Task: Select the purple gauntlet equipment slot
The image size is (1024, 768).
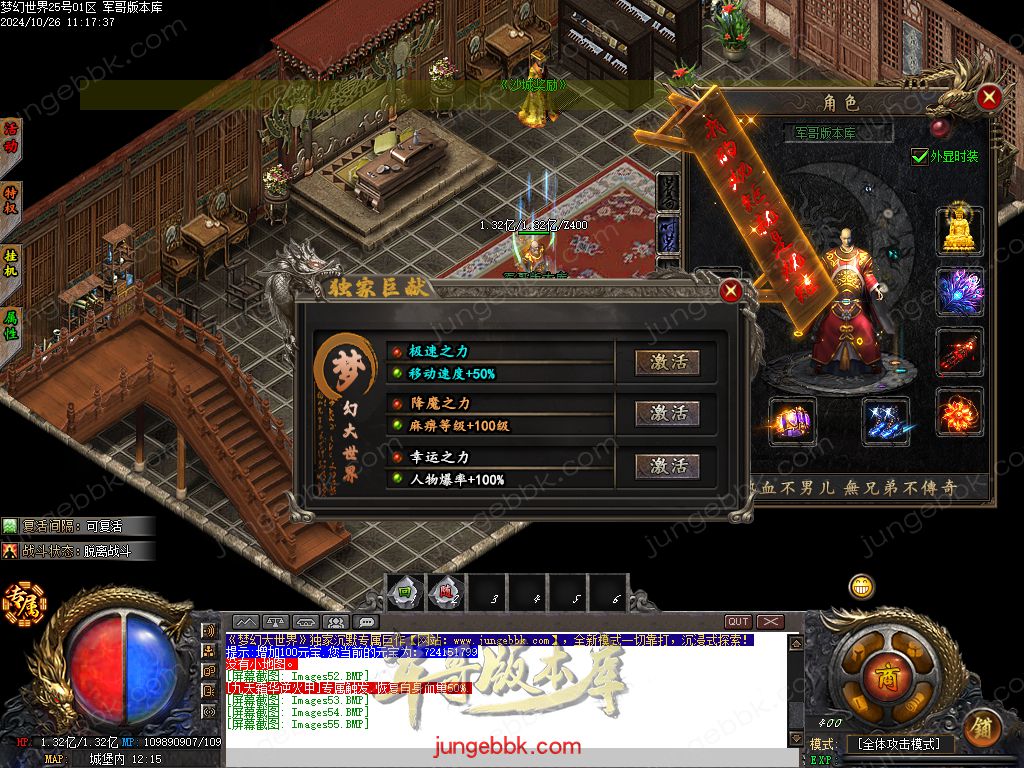Action: click(792, 421)
